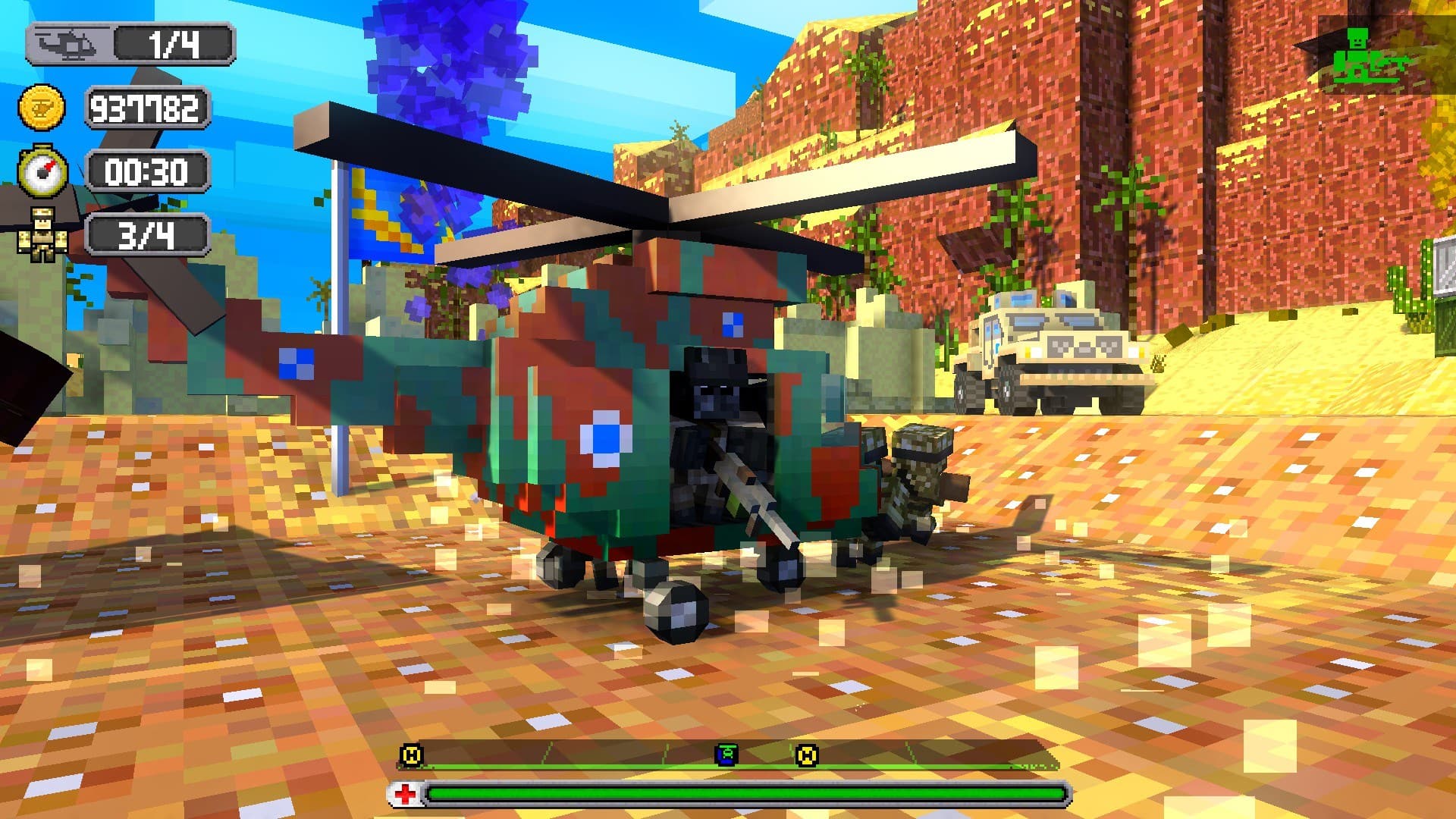Expand the soldier count 3/4 panel

click(149, 235)
